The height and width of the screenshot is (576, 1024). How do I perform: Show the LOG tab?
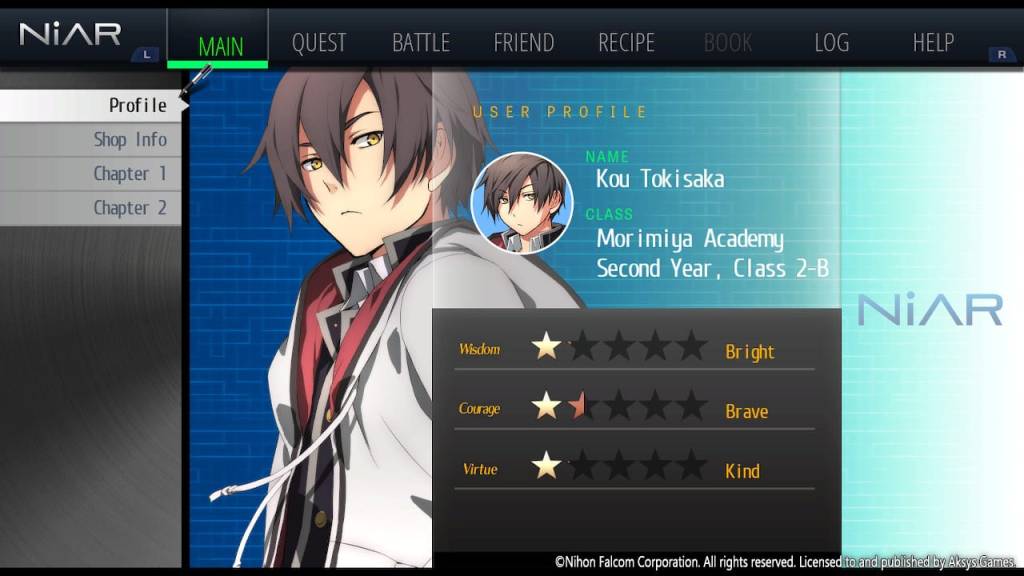click(831, 43)
